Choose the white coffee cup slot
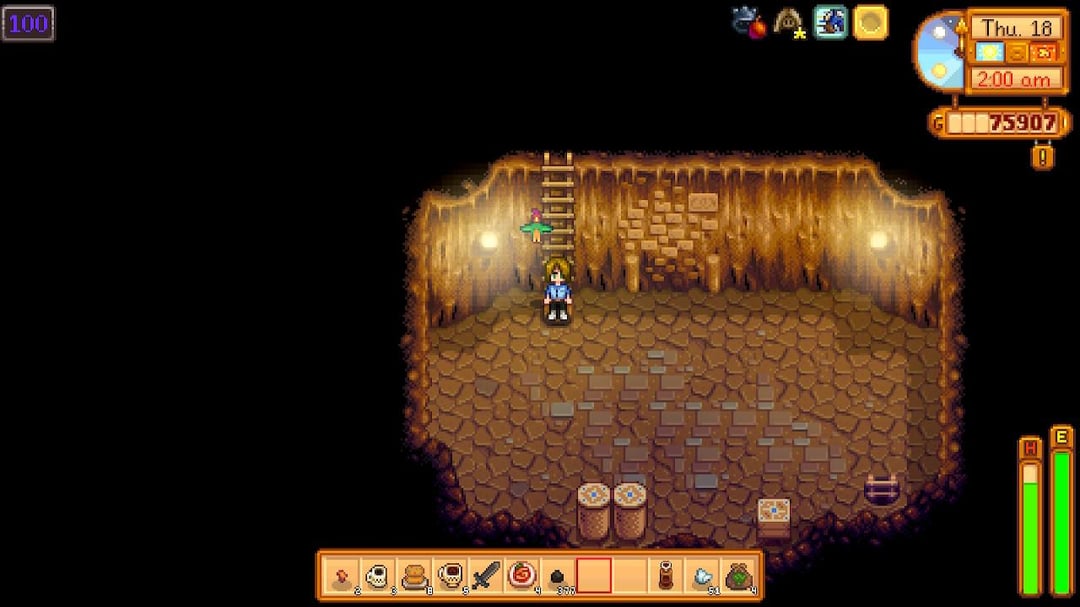The height and width of the screenshot is (607, 1080). 377,576
